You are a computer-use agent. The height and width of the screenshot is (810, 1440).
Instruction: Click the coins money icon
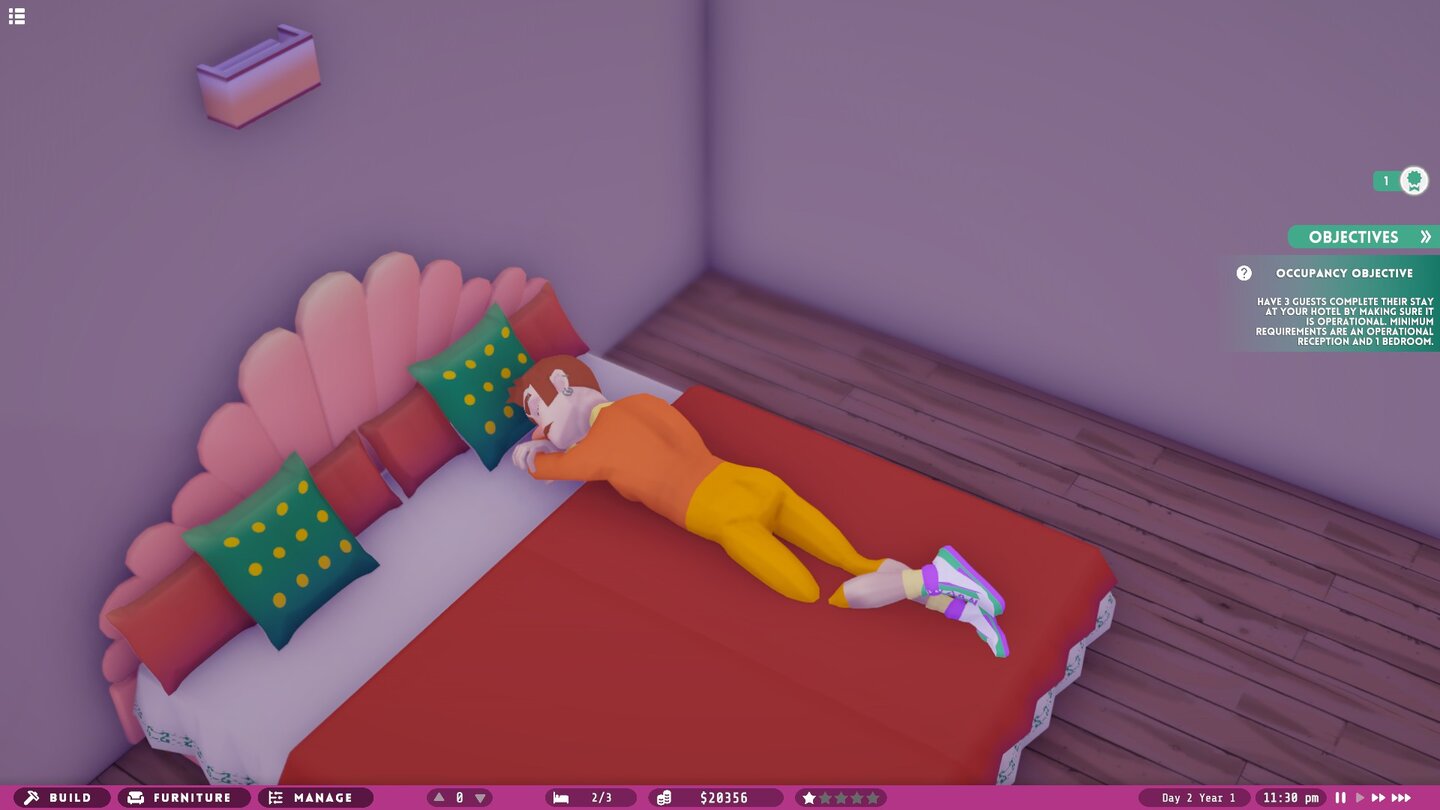tap(664, 797)
